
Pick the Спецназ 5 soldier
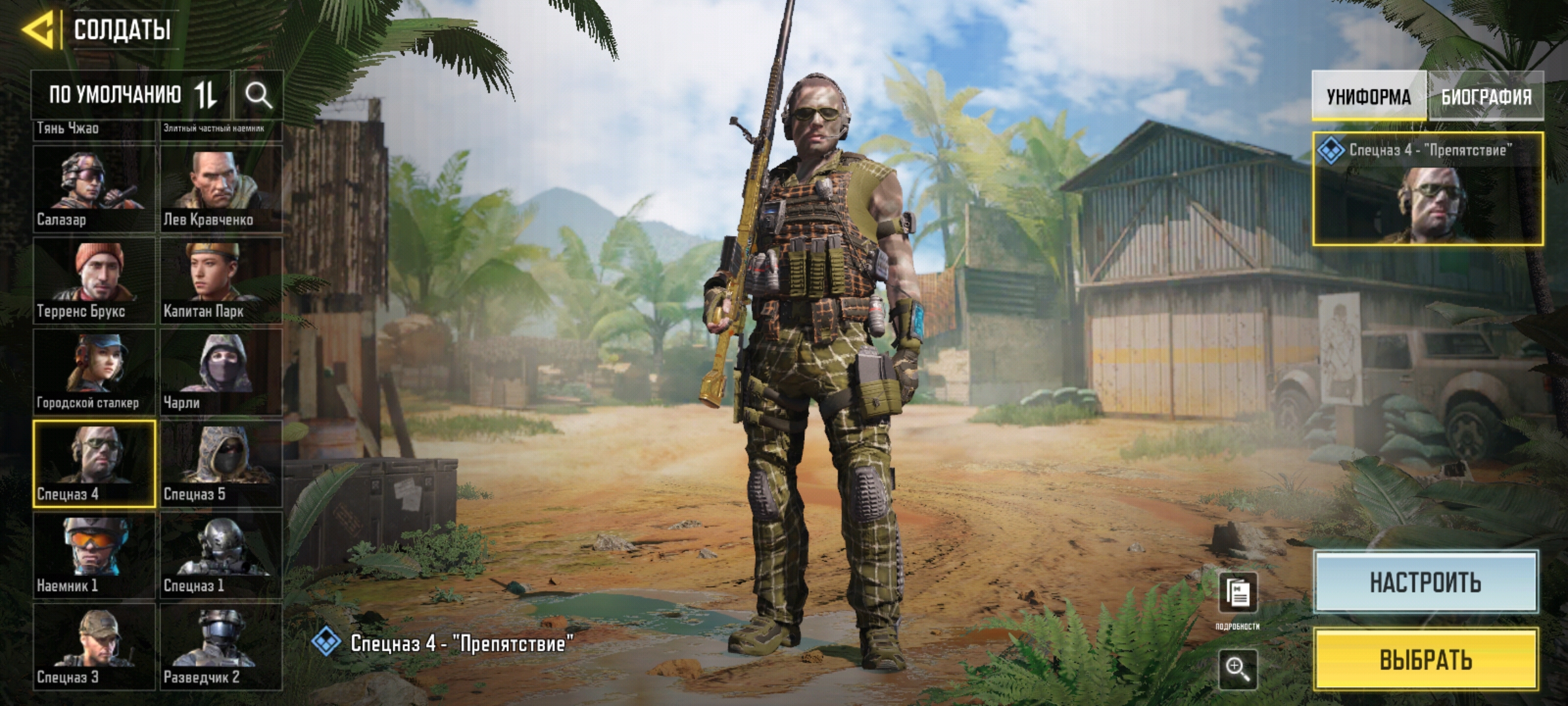pyautogui.click(x=221, y=463)
